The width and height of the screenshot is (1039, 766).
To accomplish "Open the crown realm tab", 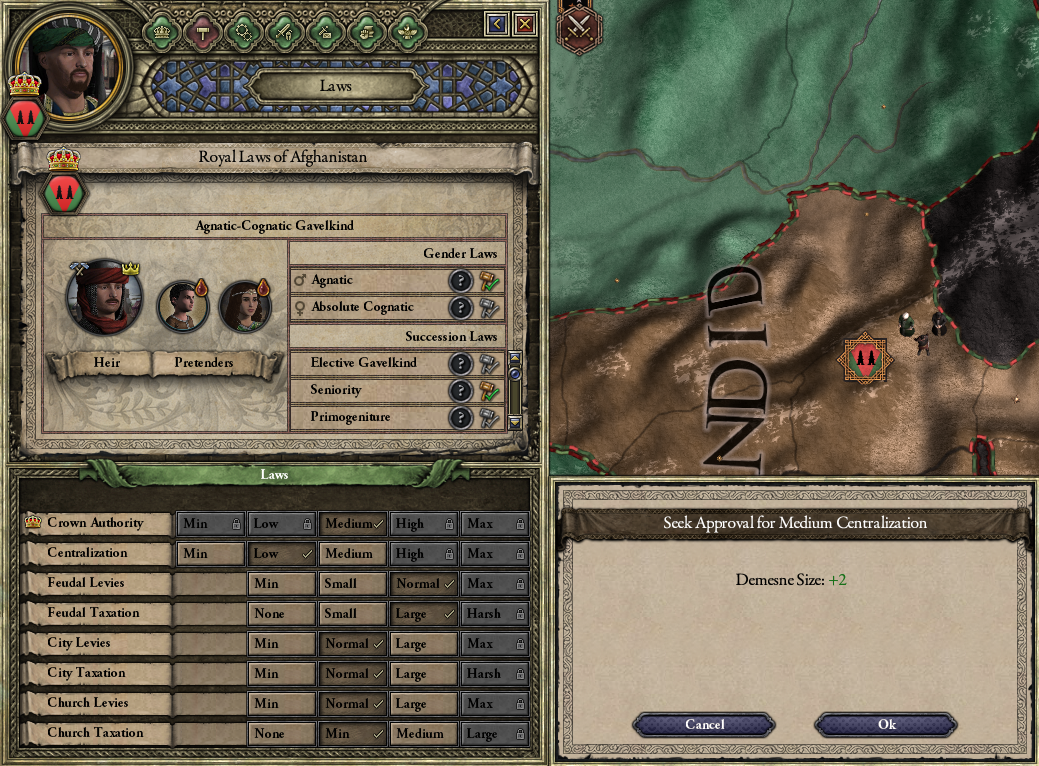I will click(161, 30).
